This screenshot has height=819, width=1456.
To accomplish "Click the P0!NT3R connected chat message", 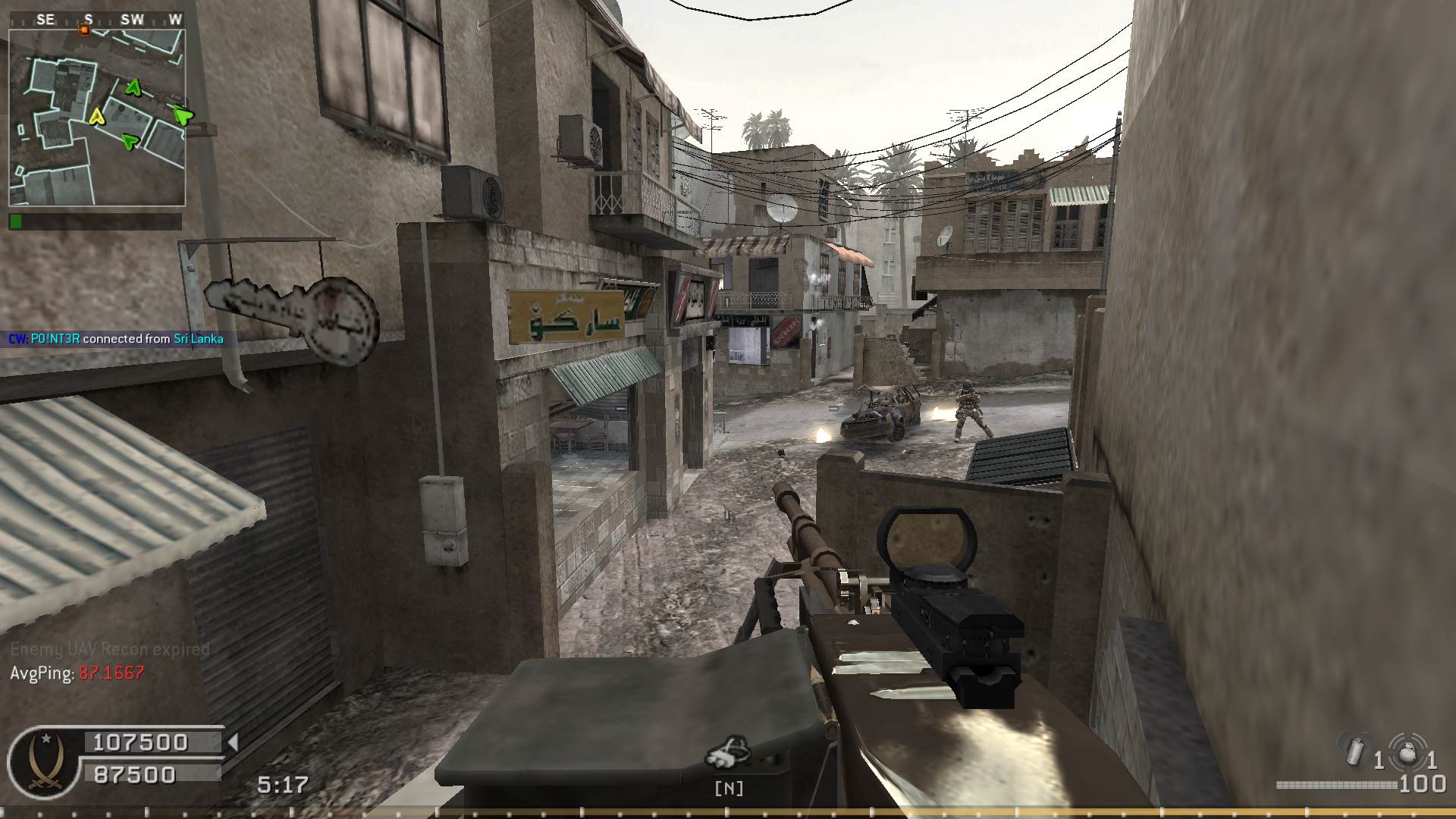I will click(116, 339).
